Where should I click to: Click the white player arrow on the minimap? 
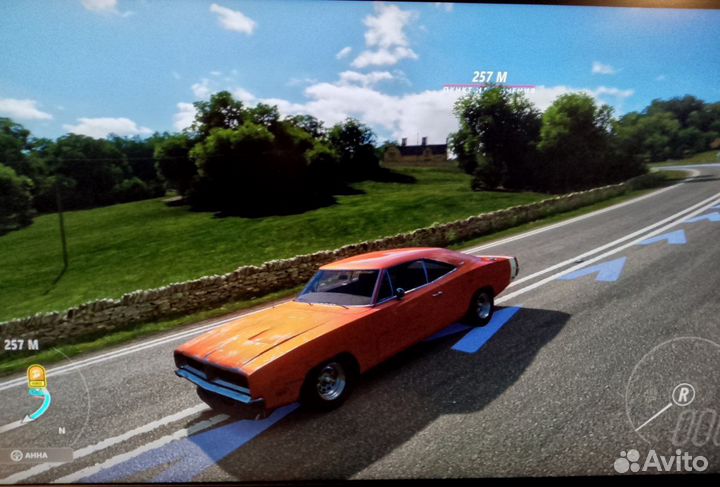[x=25, y=417]
